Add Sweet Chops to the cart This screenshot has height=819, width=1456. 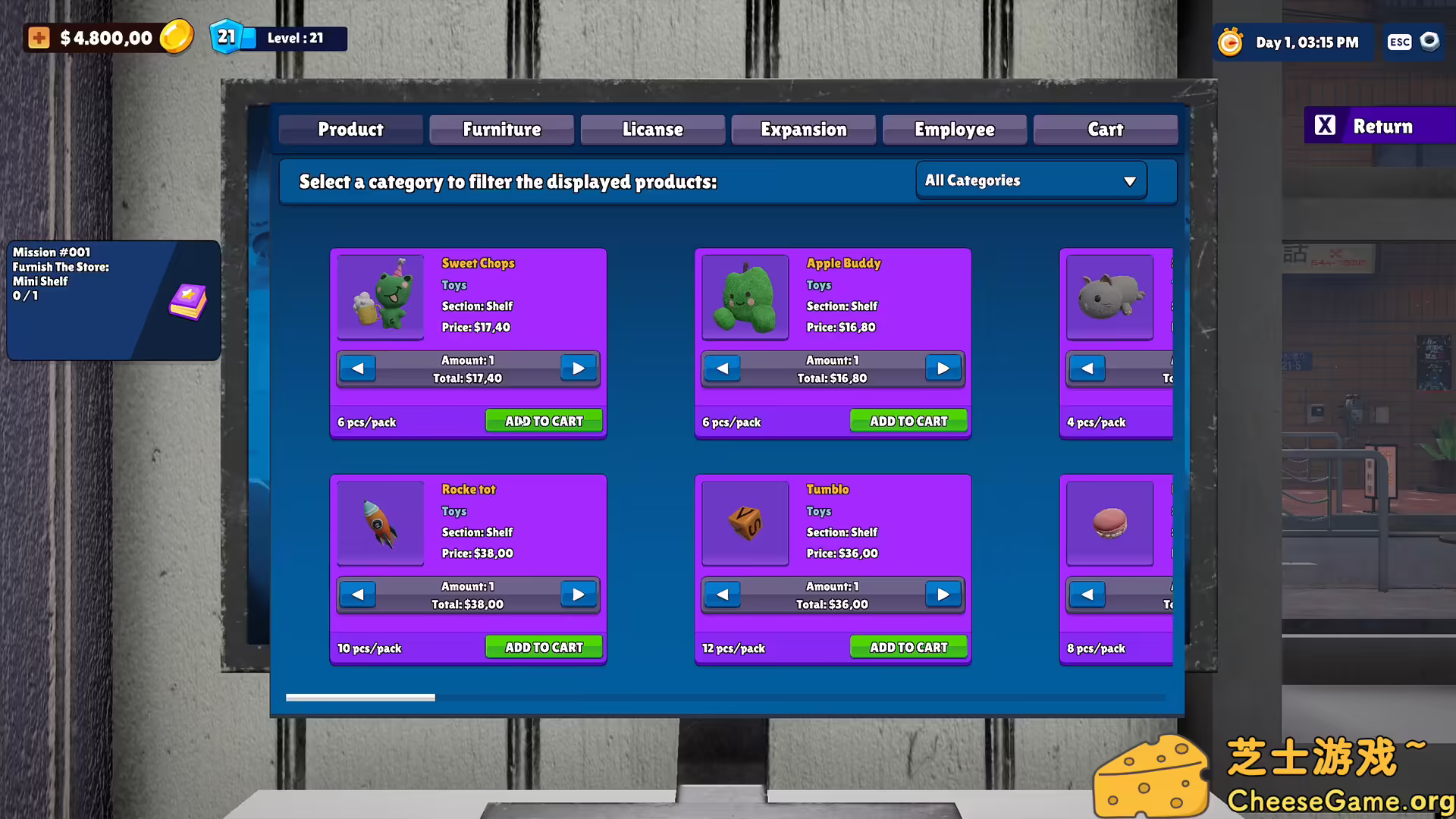coord(543,420)
